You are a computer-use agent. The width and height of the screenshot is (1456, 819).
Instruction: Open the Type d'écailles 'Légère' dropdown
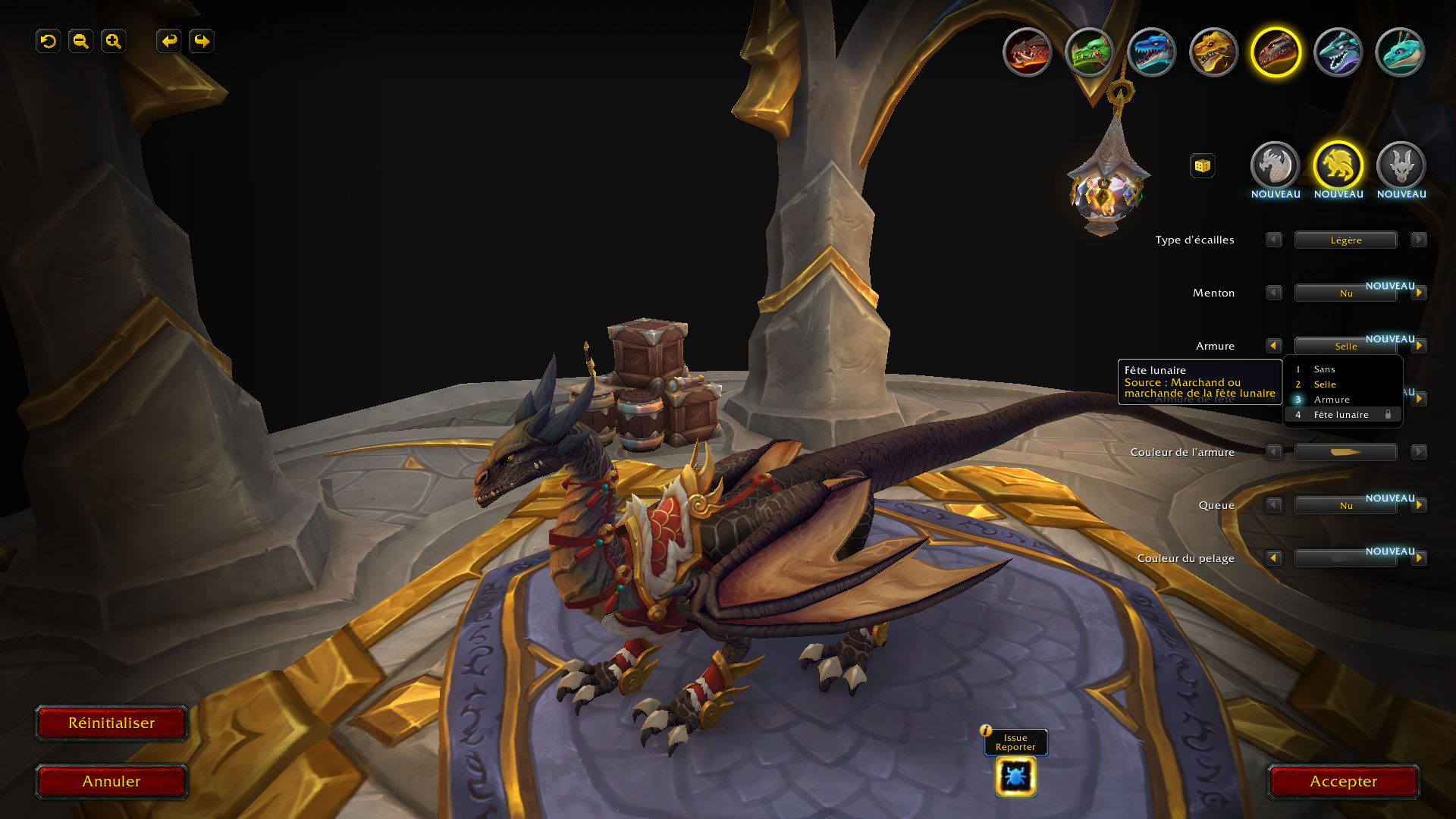1345,240
